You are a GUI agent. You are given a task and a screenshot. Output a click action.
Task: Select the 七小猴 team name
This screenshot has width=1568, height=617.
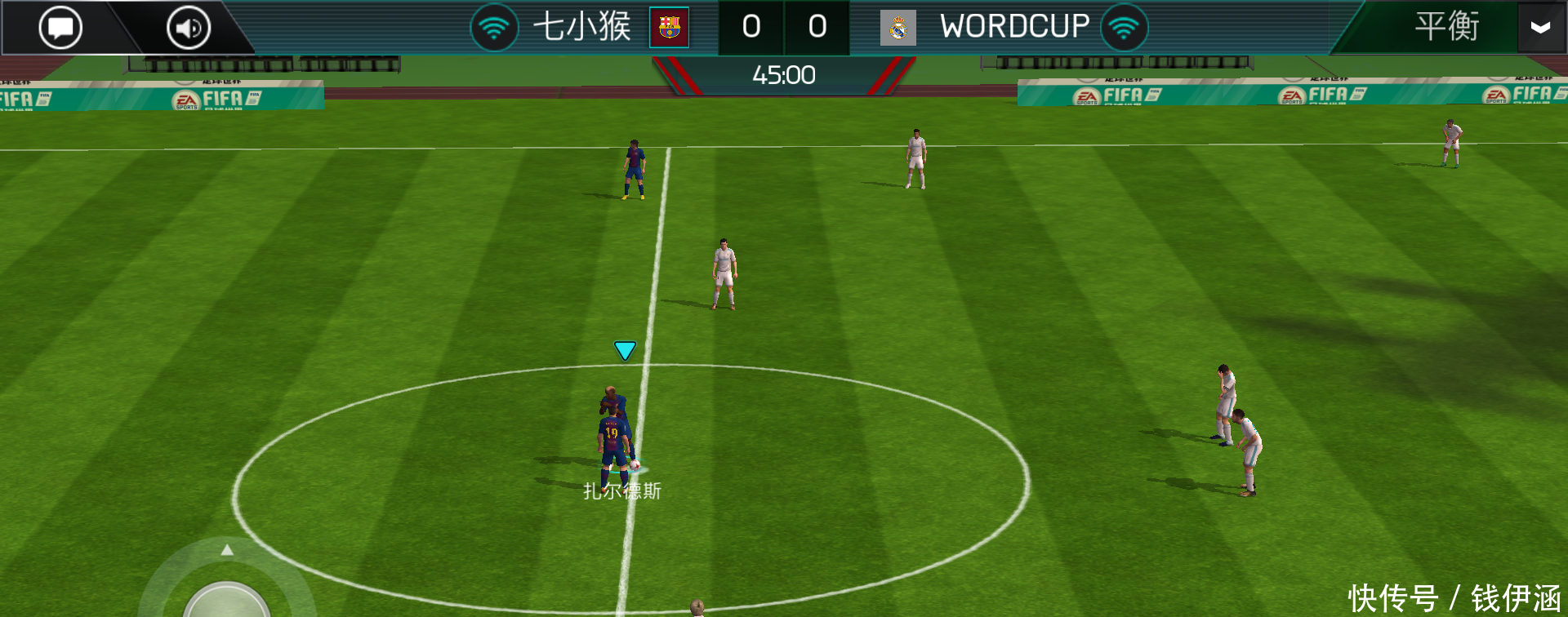coord(581,26)
